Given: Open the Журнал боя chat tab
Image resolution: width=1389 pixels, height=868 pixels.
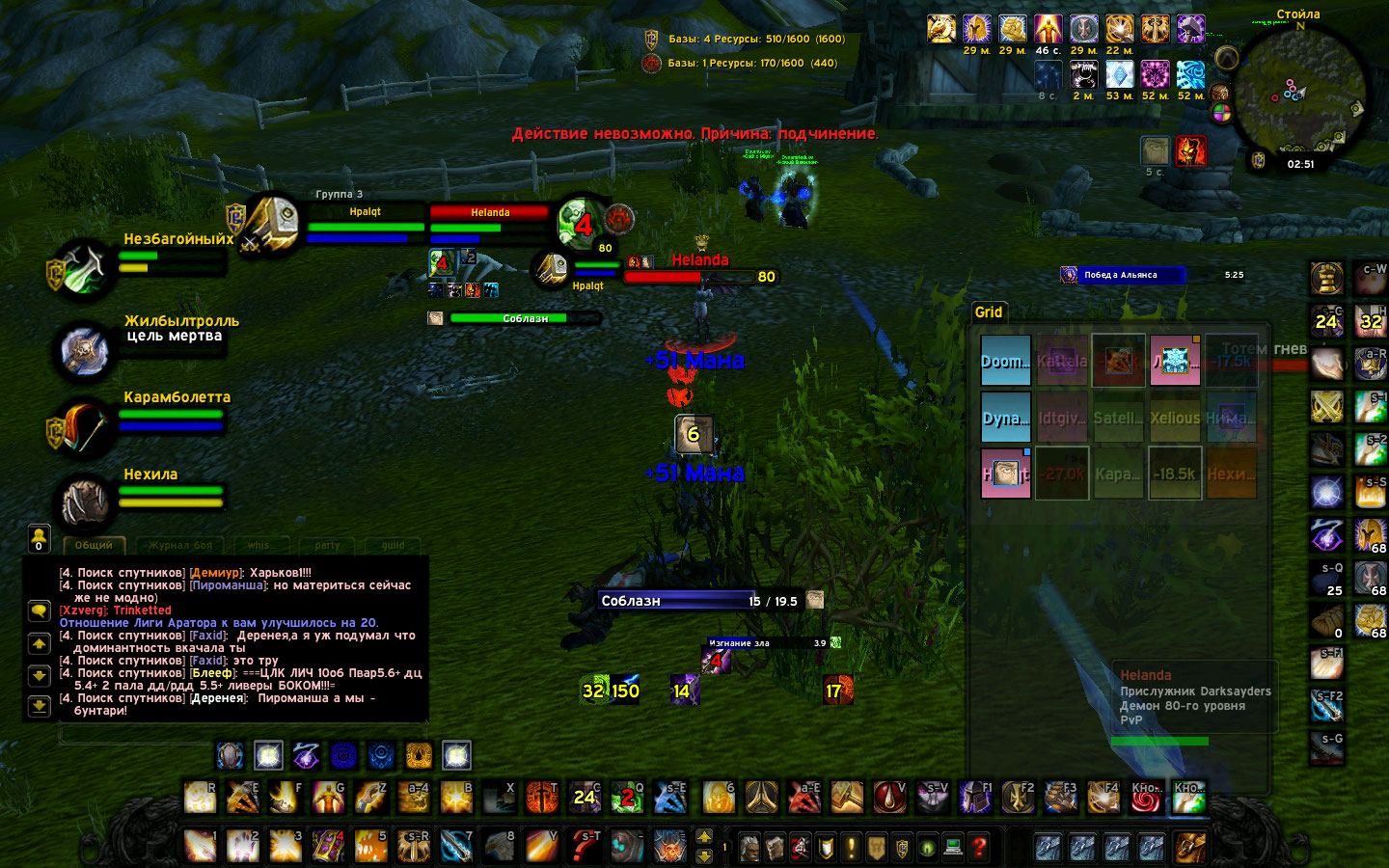Looking at the screenshot, I should [180, 545].
